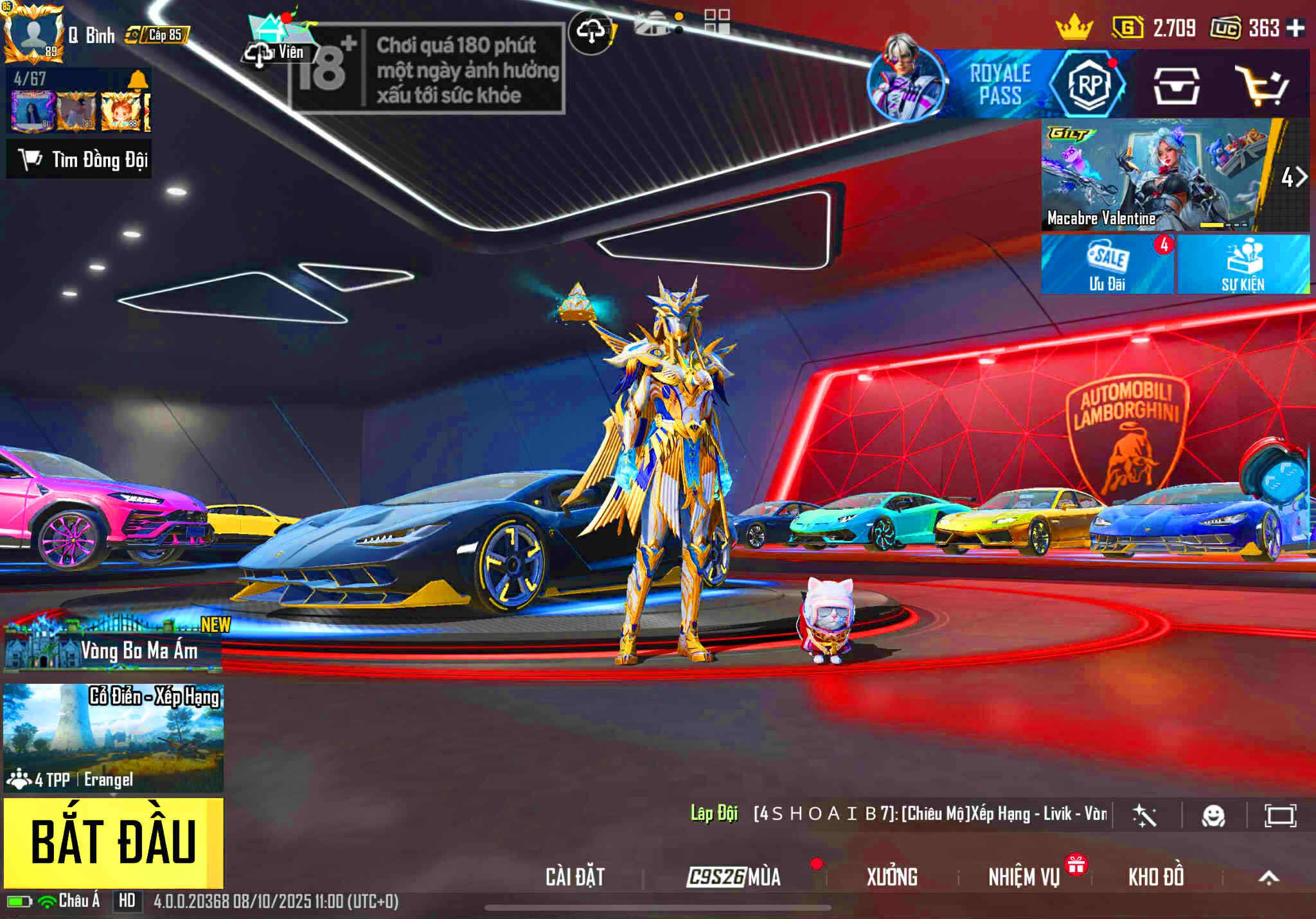Screen dimensions: 1316x919
Task: Start the match with BẮT ĐẦU
Action: click(x=113, y=842)
